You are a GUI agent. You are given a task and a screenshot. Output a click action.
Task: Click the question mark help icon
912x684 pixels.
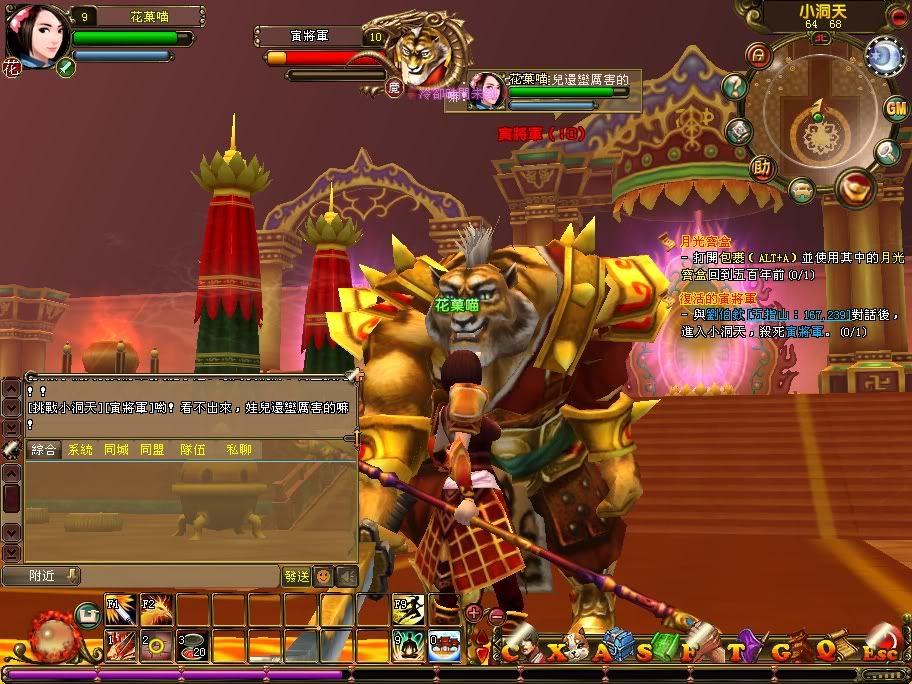point(735,86)
